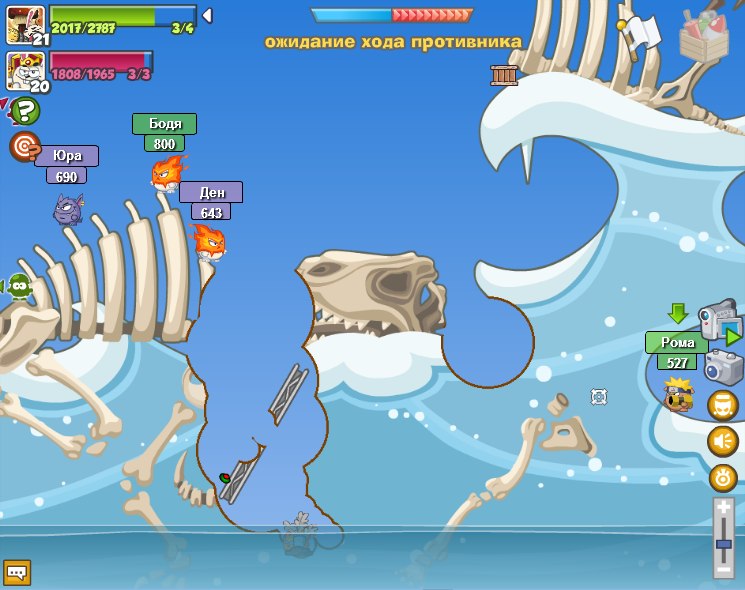Take a screenshot with the photo camera
745x590 pixels.
tap(723, 366)
